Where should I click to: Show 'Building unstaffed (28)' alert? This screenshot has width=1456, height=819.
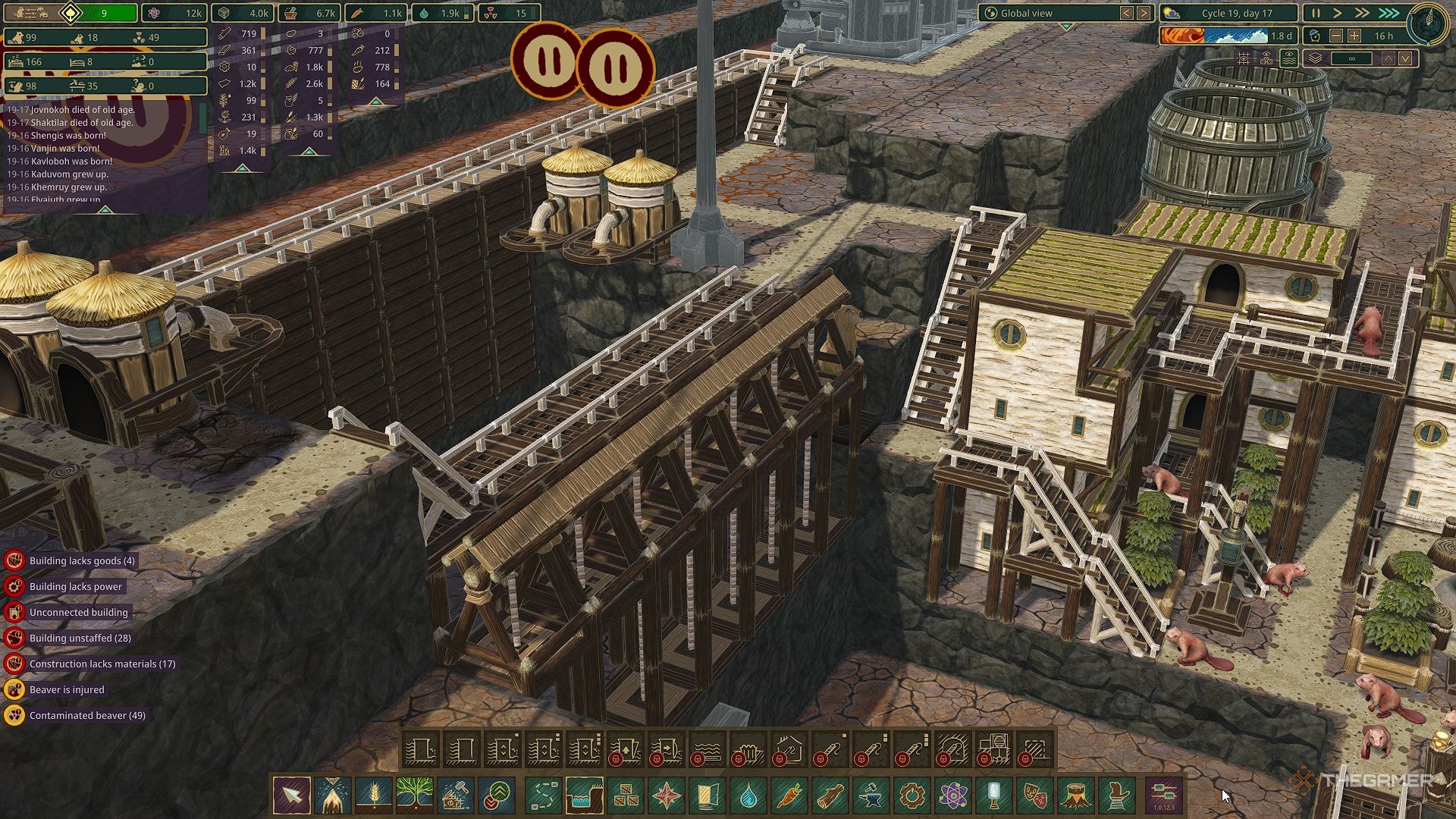[x=80, y=639]
